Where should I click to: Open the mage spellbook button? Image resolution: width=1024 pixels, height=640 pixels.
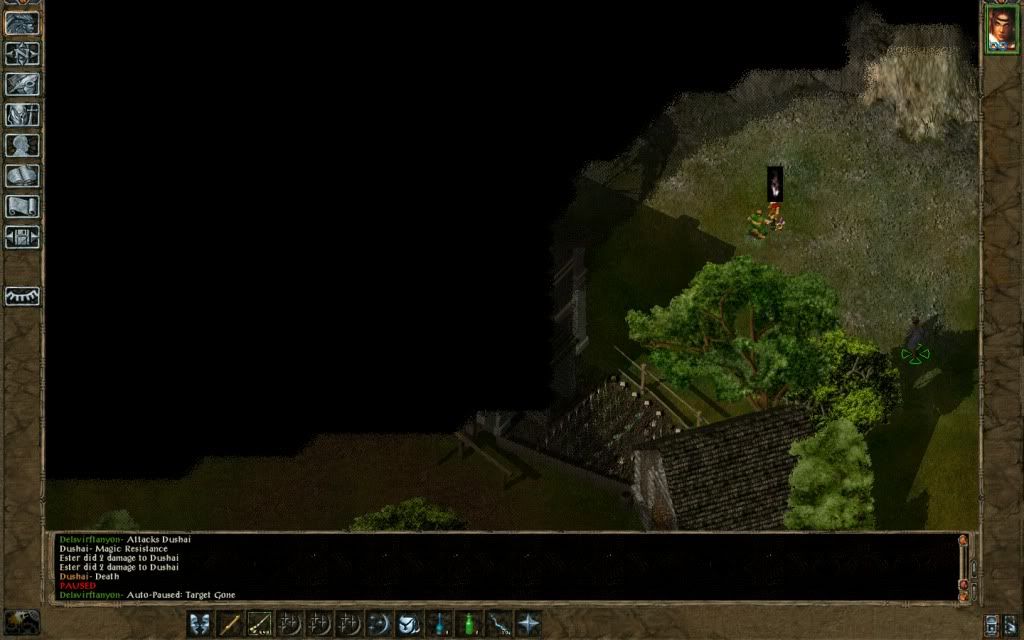pos(22,176)
